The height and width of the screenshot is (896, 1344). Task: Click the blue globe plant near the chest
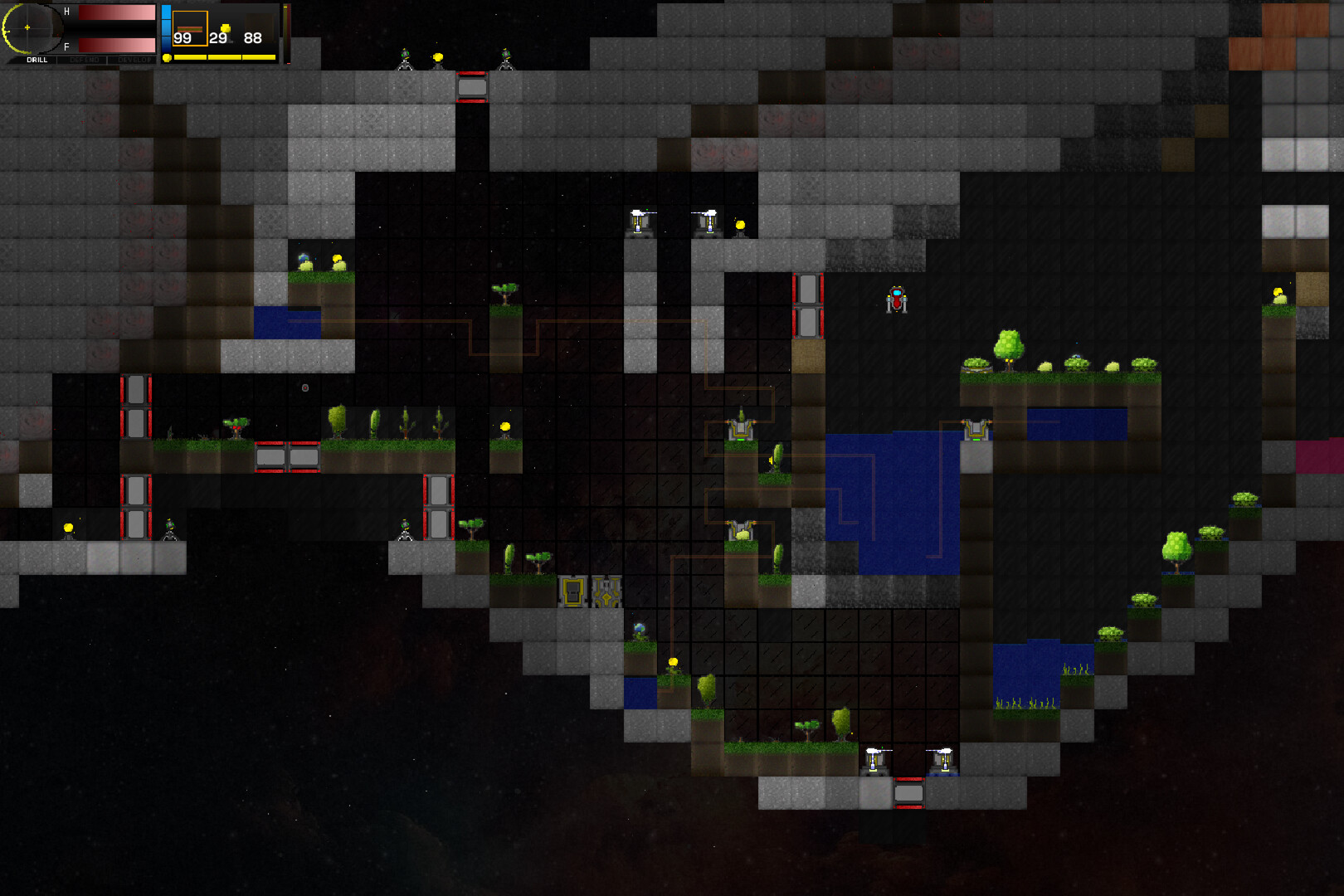(638, 628)
